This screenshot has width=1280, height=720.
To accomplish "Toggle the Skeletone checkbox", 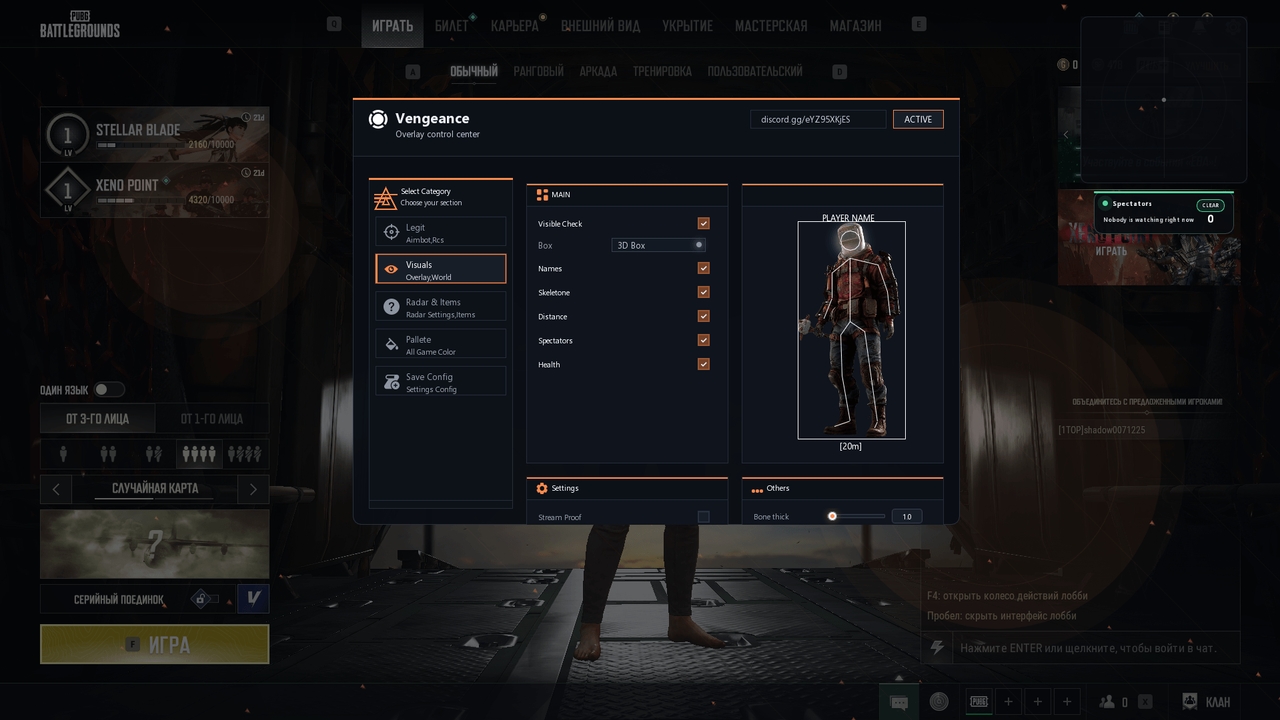I will (x=704, y=292).
